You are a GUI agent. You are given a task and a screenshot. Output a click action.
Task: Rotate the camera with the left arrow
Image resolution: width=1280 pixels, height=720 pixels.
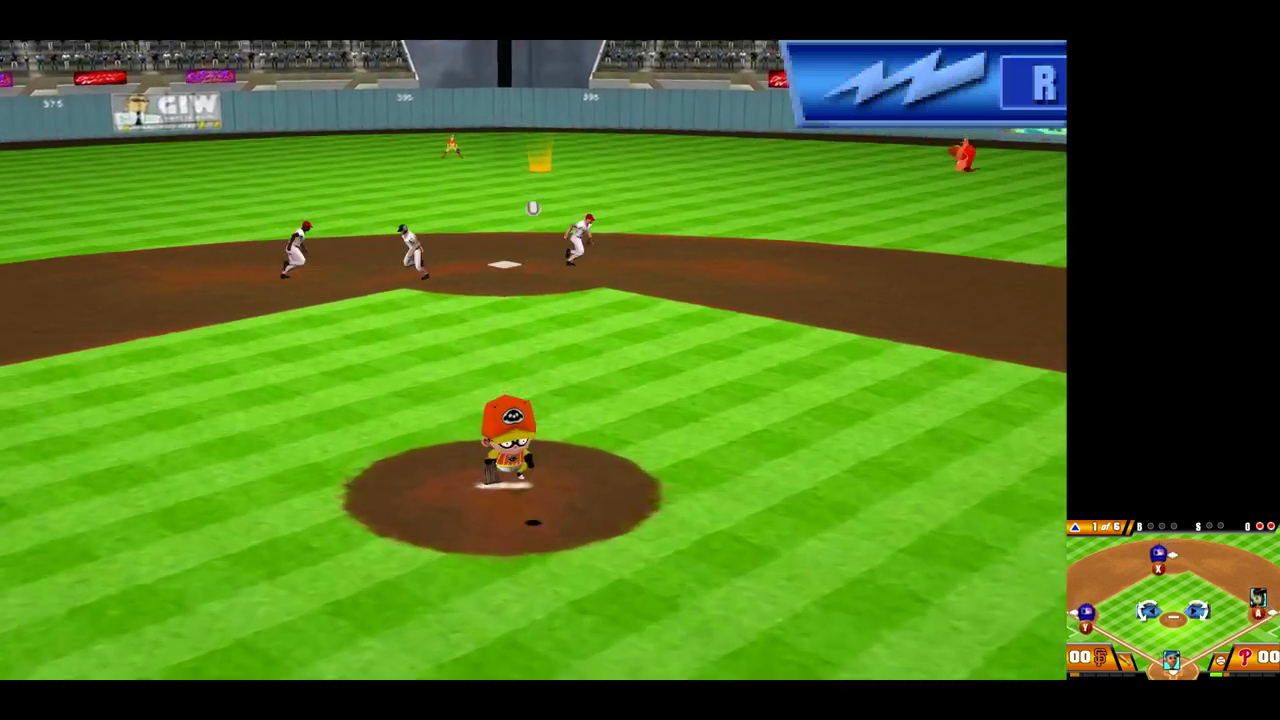1150,611
